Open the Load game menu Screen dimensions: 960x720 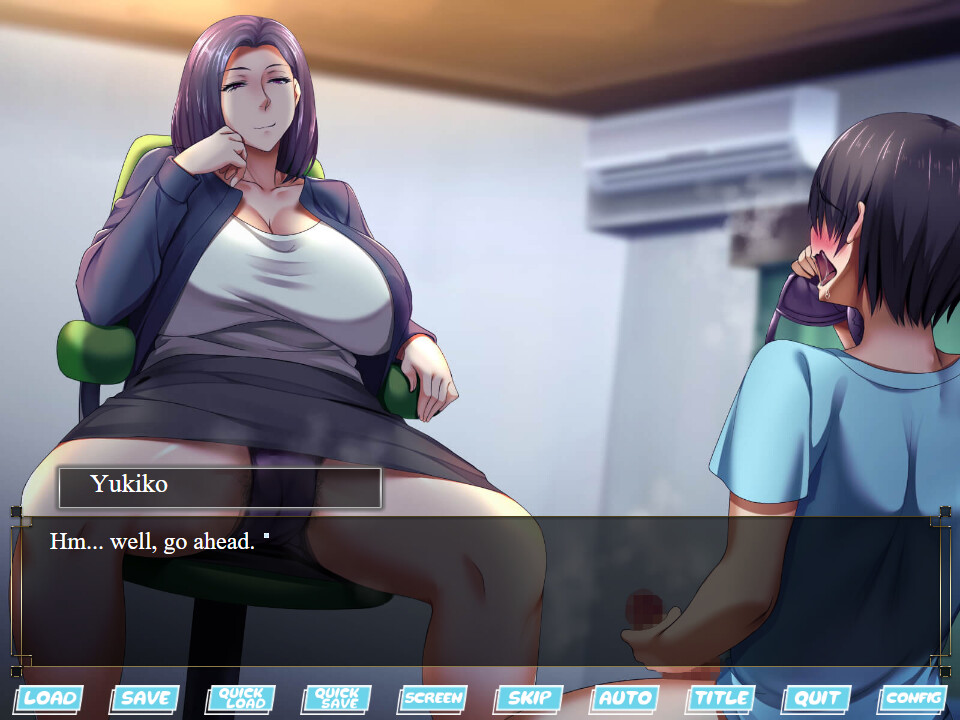[47, 698]
